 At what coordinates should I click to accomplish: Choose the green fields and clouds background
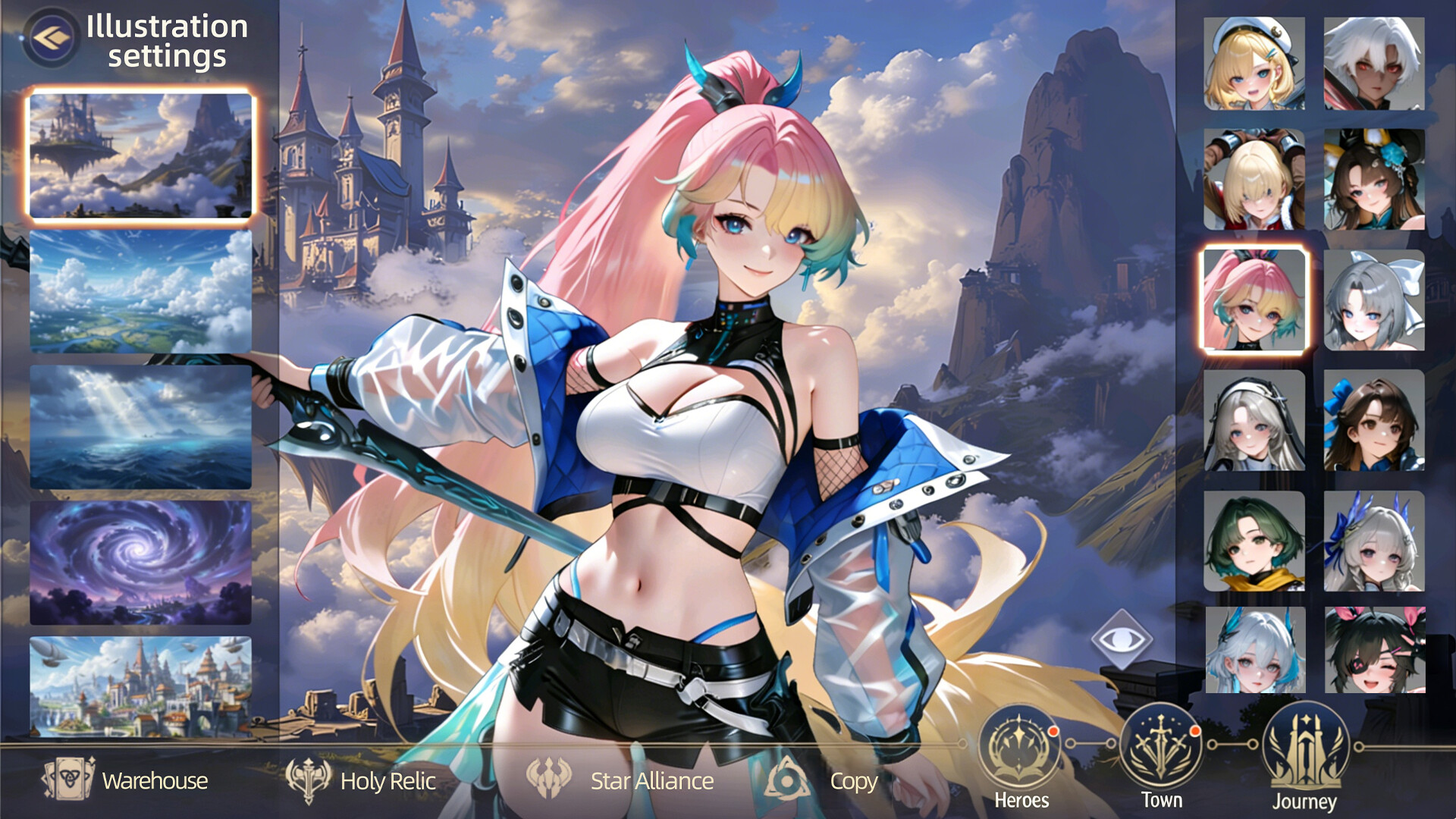point(140,290)
